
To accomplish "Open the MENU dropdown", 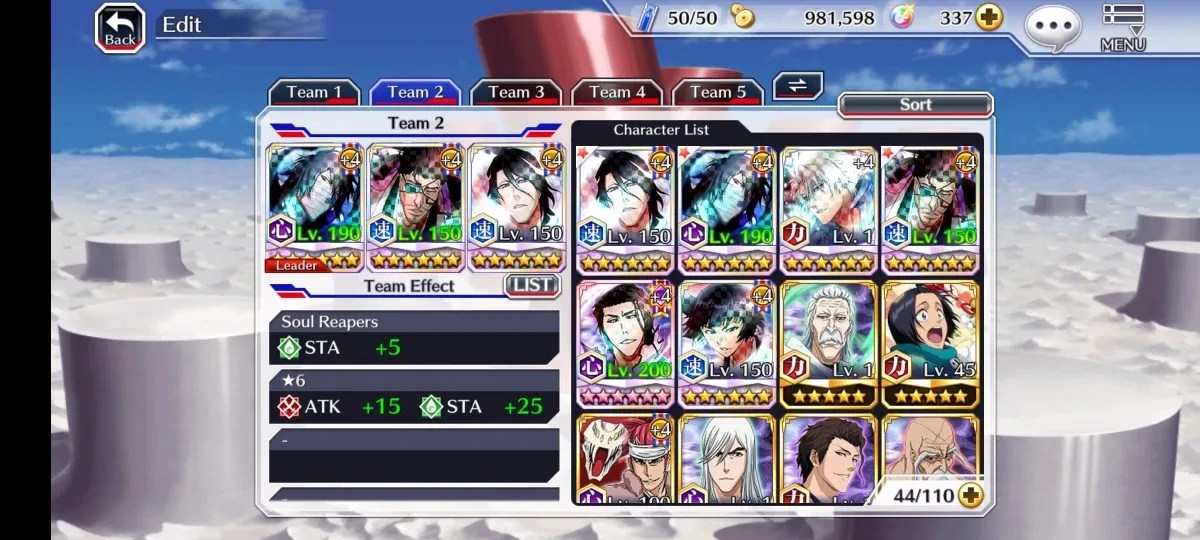I will point(1123,28).
